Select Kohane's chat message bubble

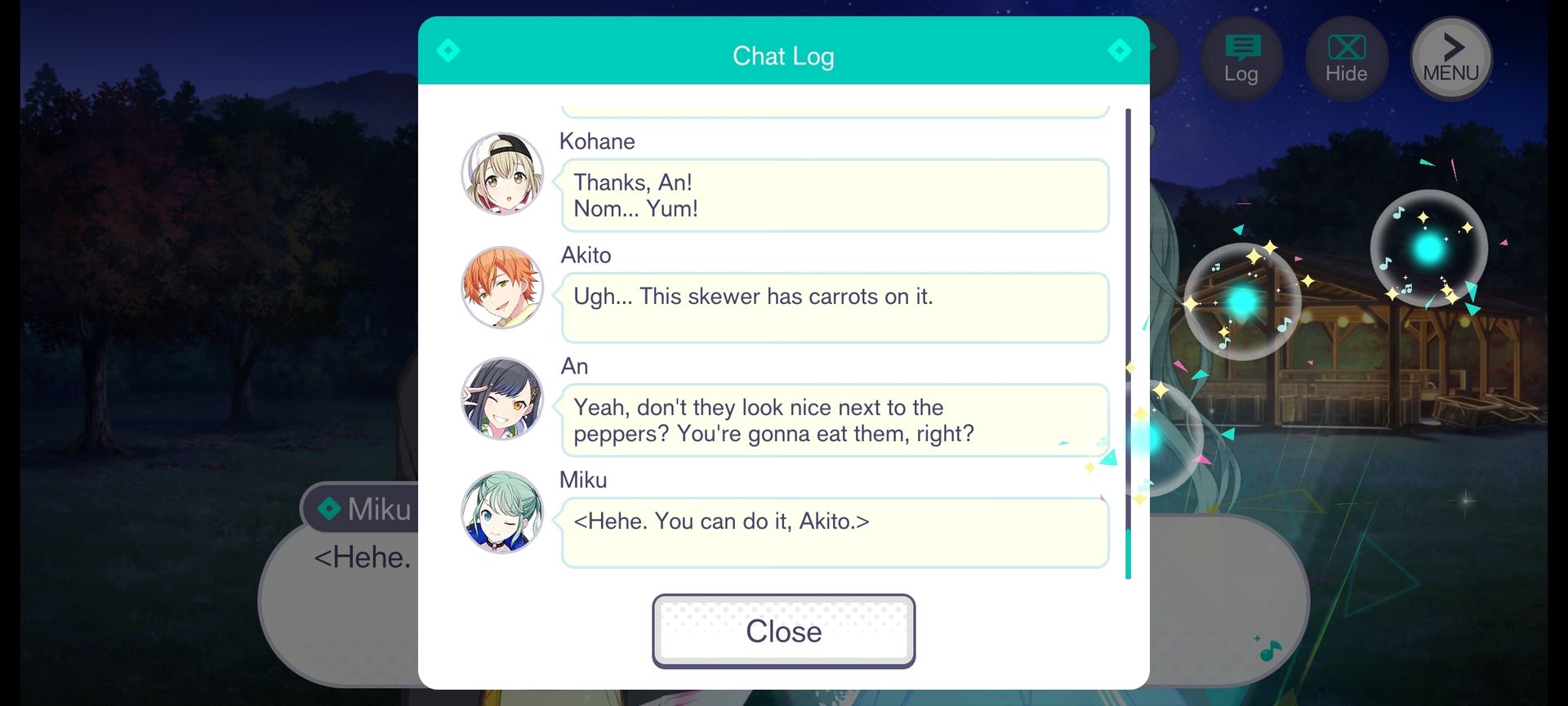(x=835, y=195)
